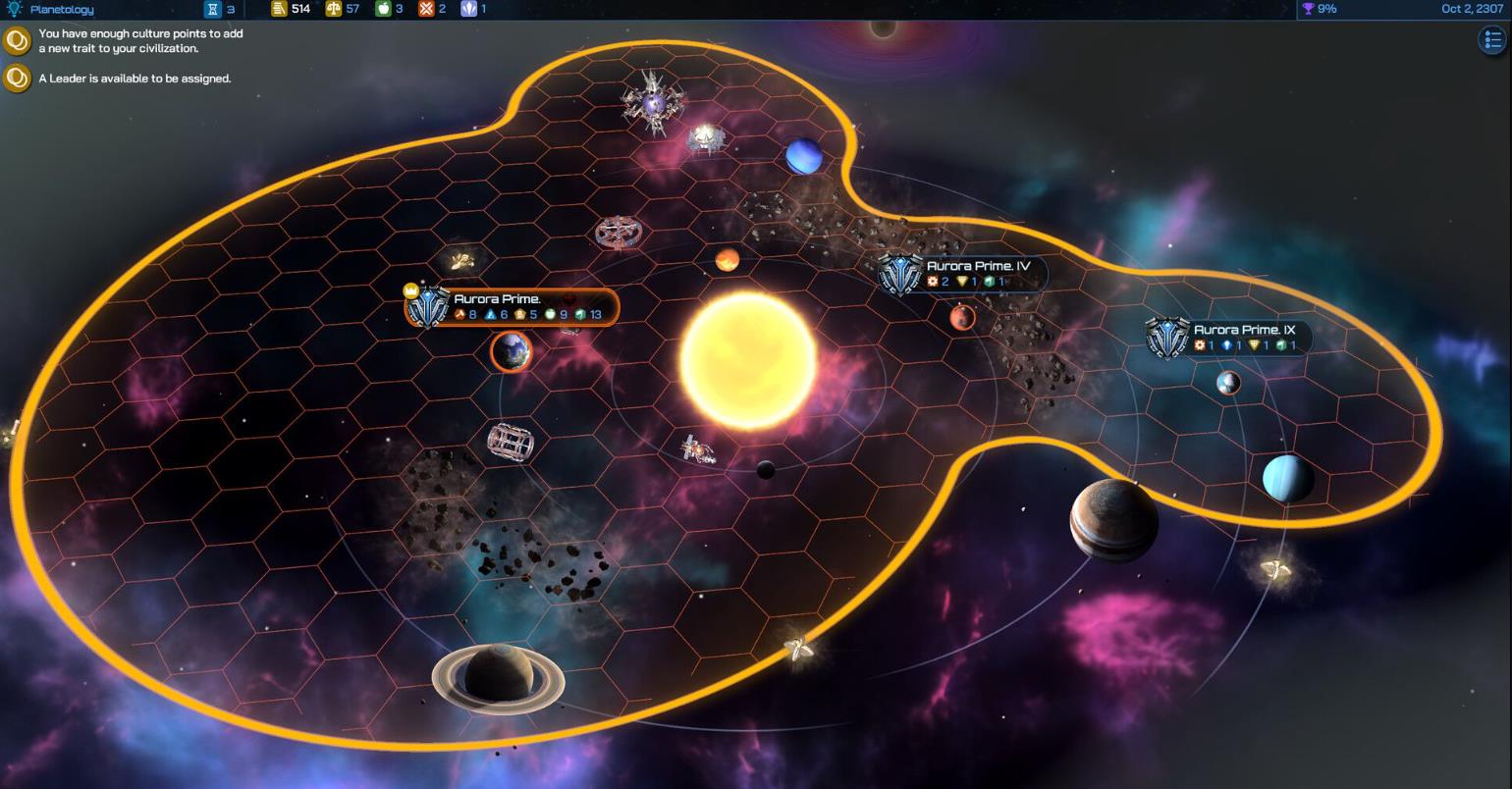Select the blue gas giant near top border
The height and width of the screenshot is (789, 1512).
(x=803, y=157)
